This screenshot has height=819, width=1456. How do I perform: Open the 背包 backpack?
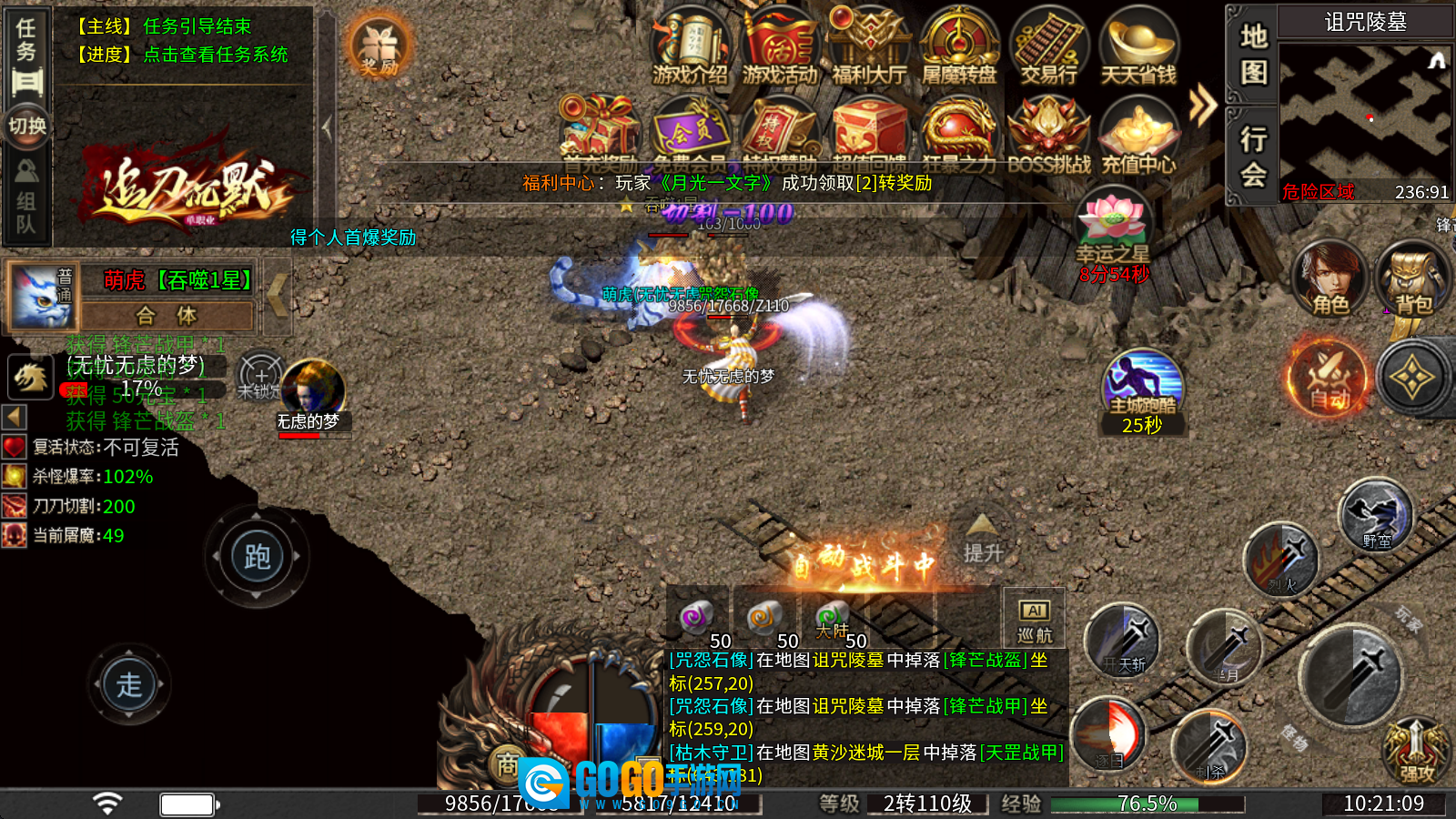(x=1412, y=279)
